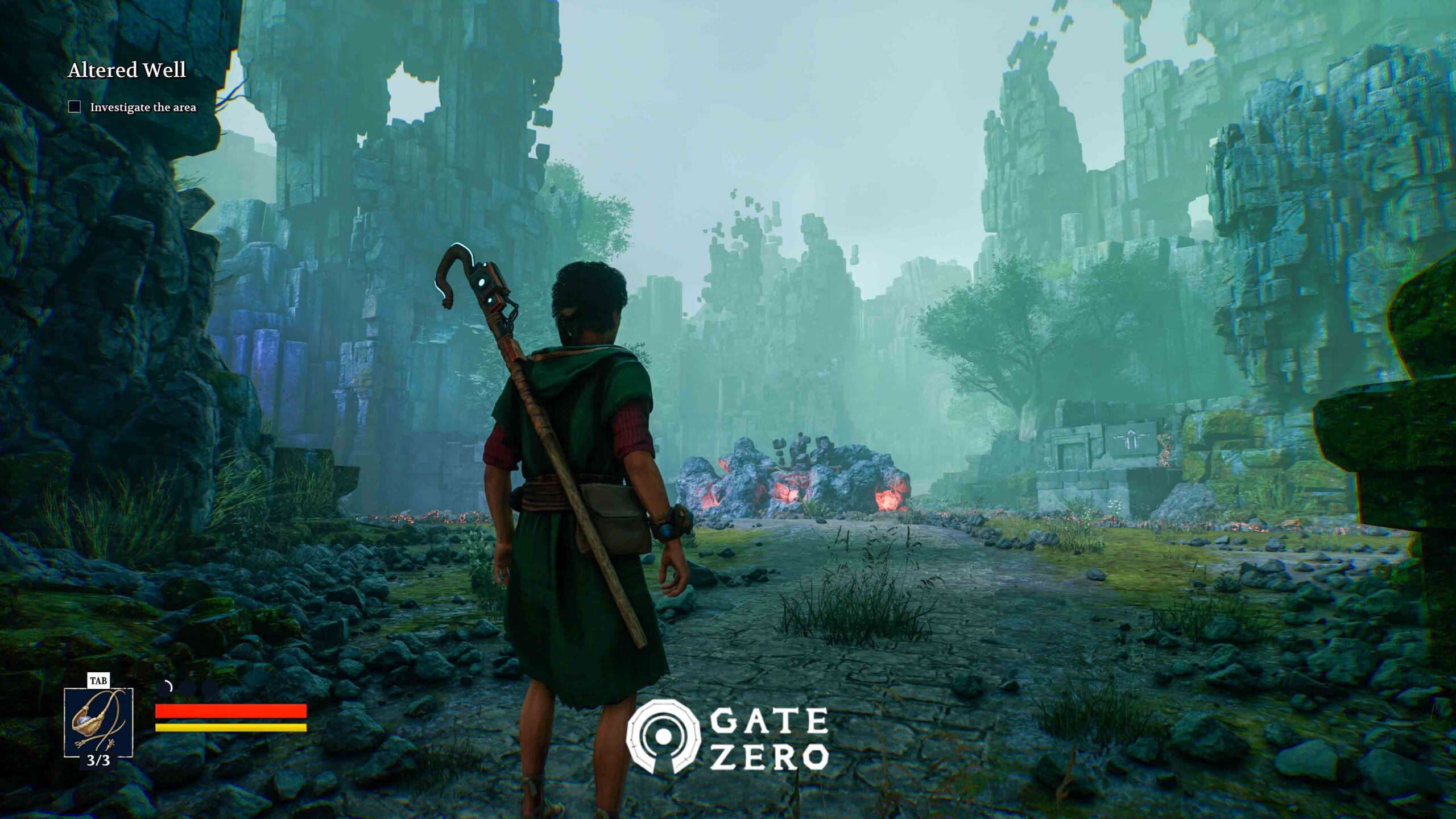Select the sling item slot
The height and width of the screenshot is (819, 1456).
point(98,722)
